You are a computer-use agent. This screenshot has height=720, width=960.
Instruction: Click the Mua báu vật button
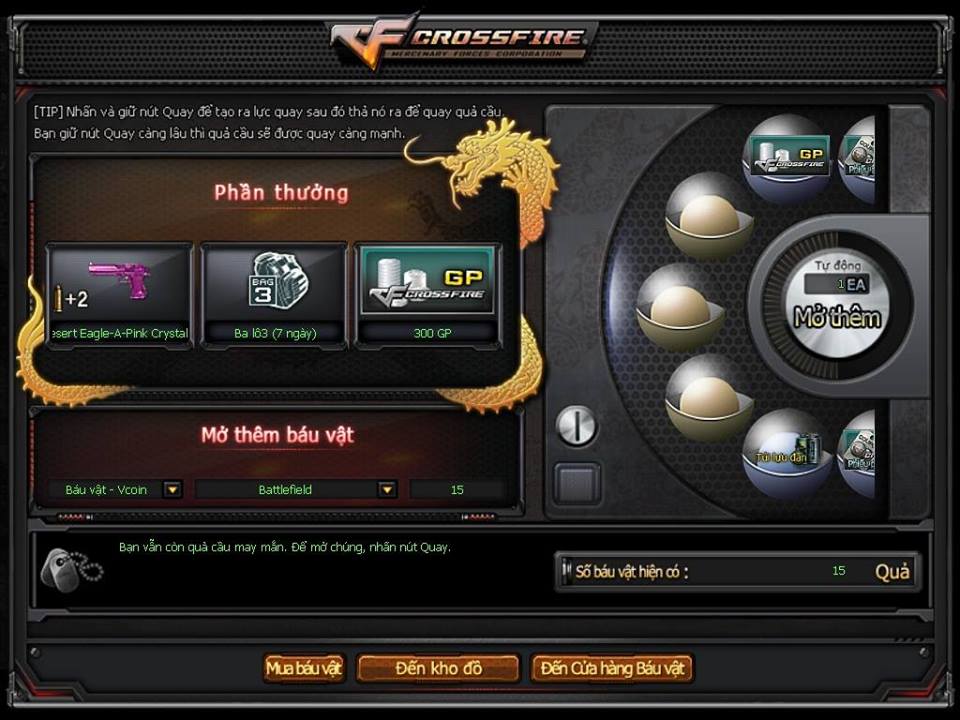coord(304,668)
